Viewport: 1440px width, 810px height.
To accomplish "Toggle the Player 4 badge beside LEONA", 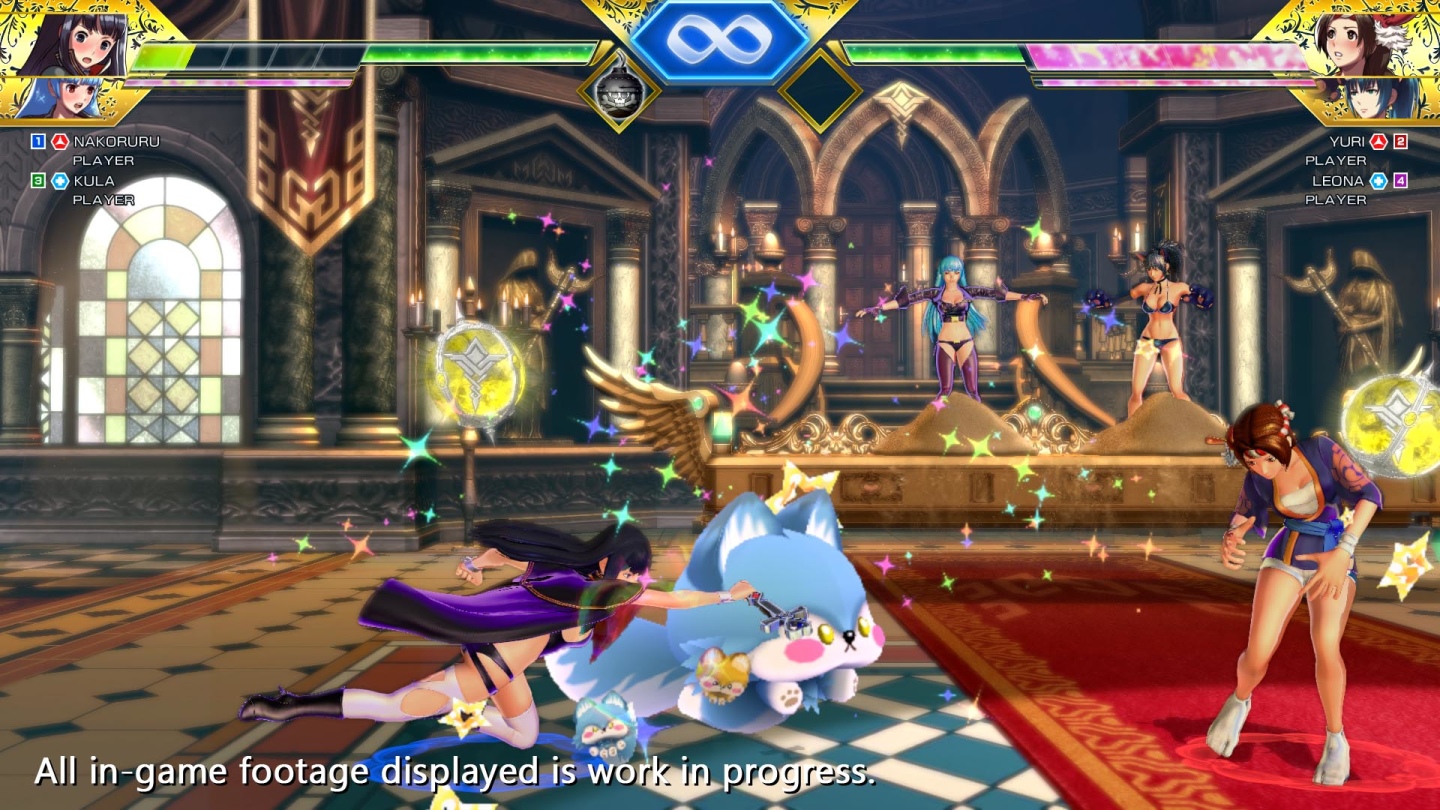I will [x=1400, y=180].
